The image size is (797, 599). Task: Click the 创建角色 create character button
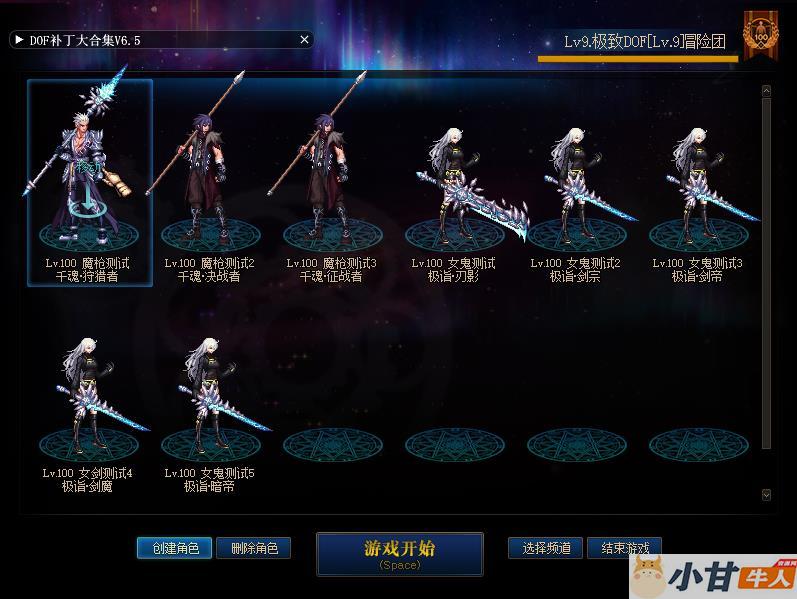(x=174, y=548)
